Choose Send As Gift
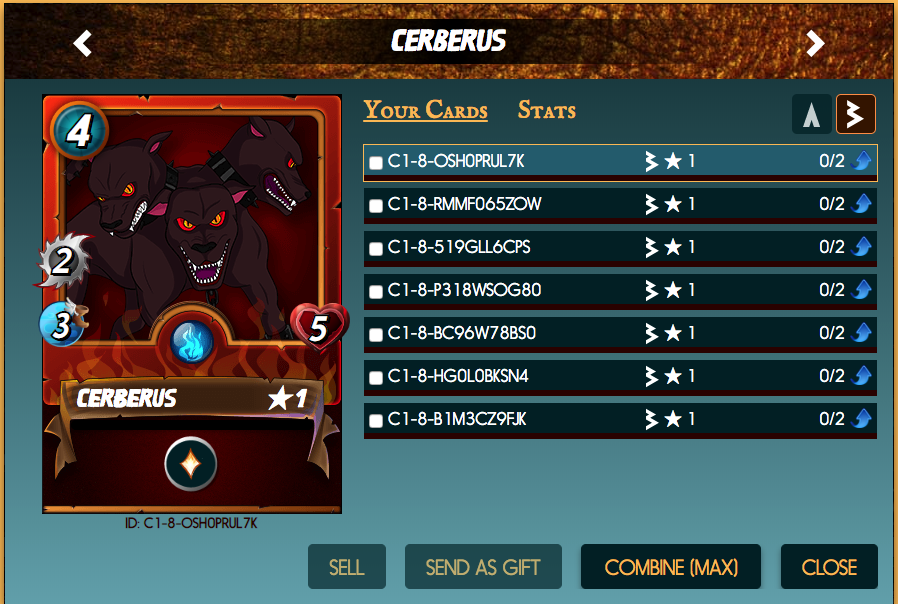898x604 pixels. pos(483,567)
